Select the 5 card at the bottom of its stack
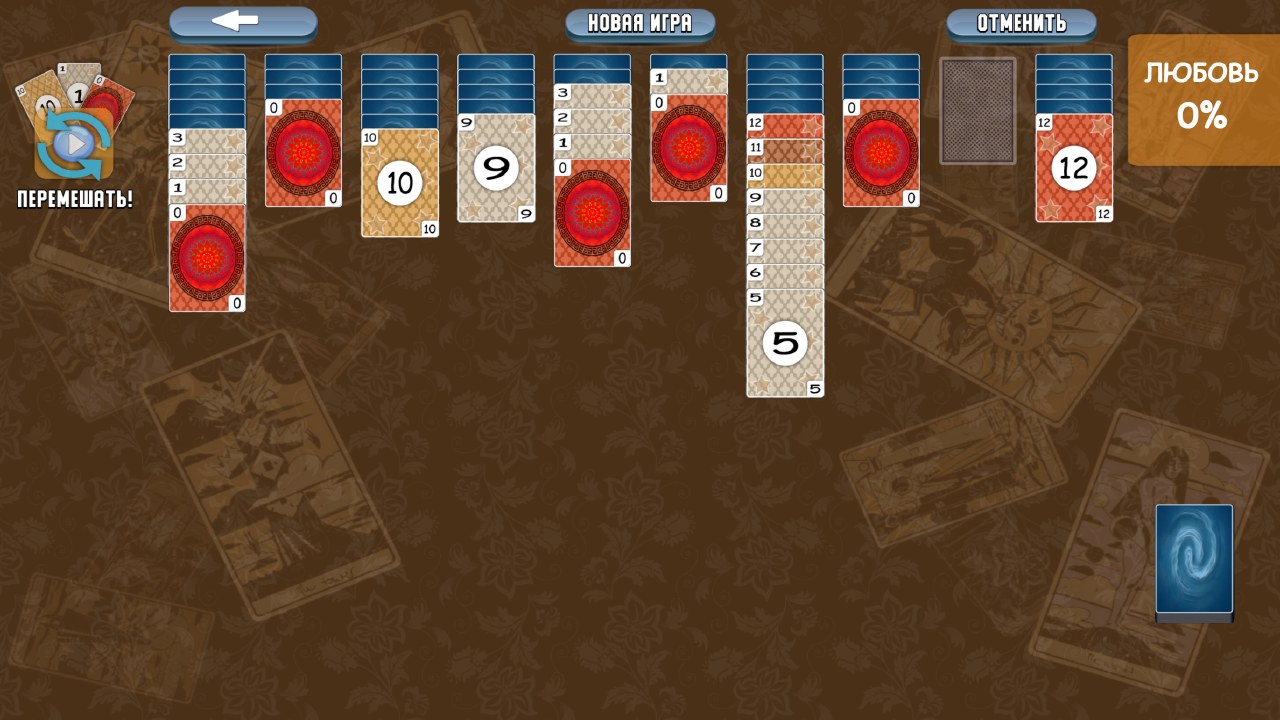The image size is (1280, 720). point(785,342)
